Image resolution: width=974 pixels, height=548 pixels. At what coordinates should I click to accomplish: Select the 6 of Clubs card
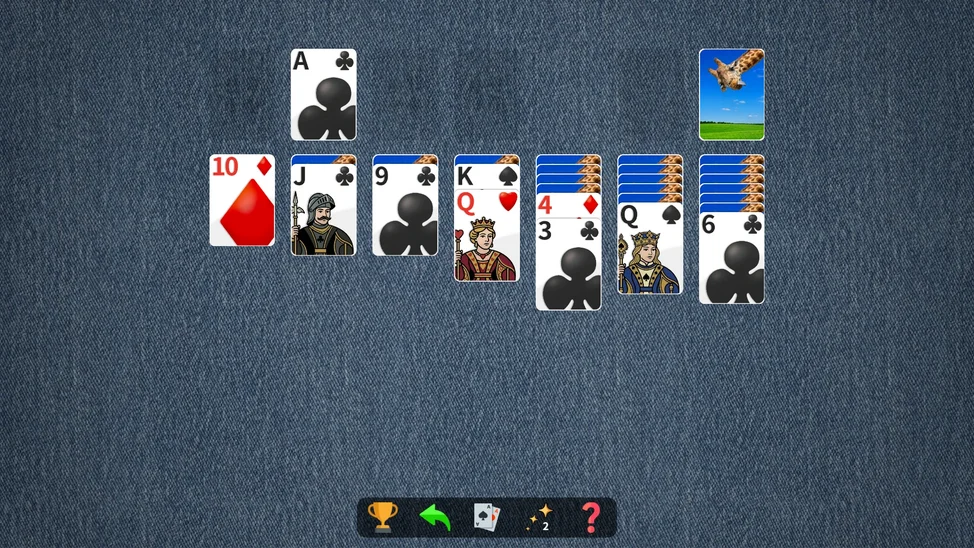[731, 258]
